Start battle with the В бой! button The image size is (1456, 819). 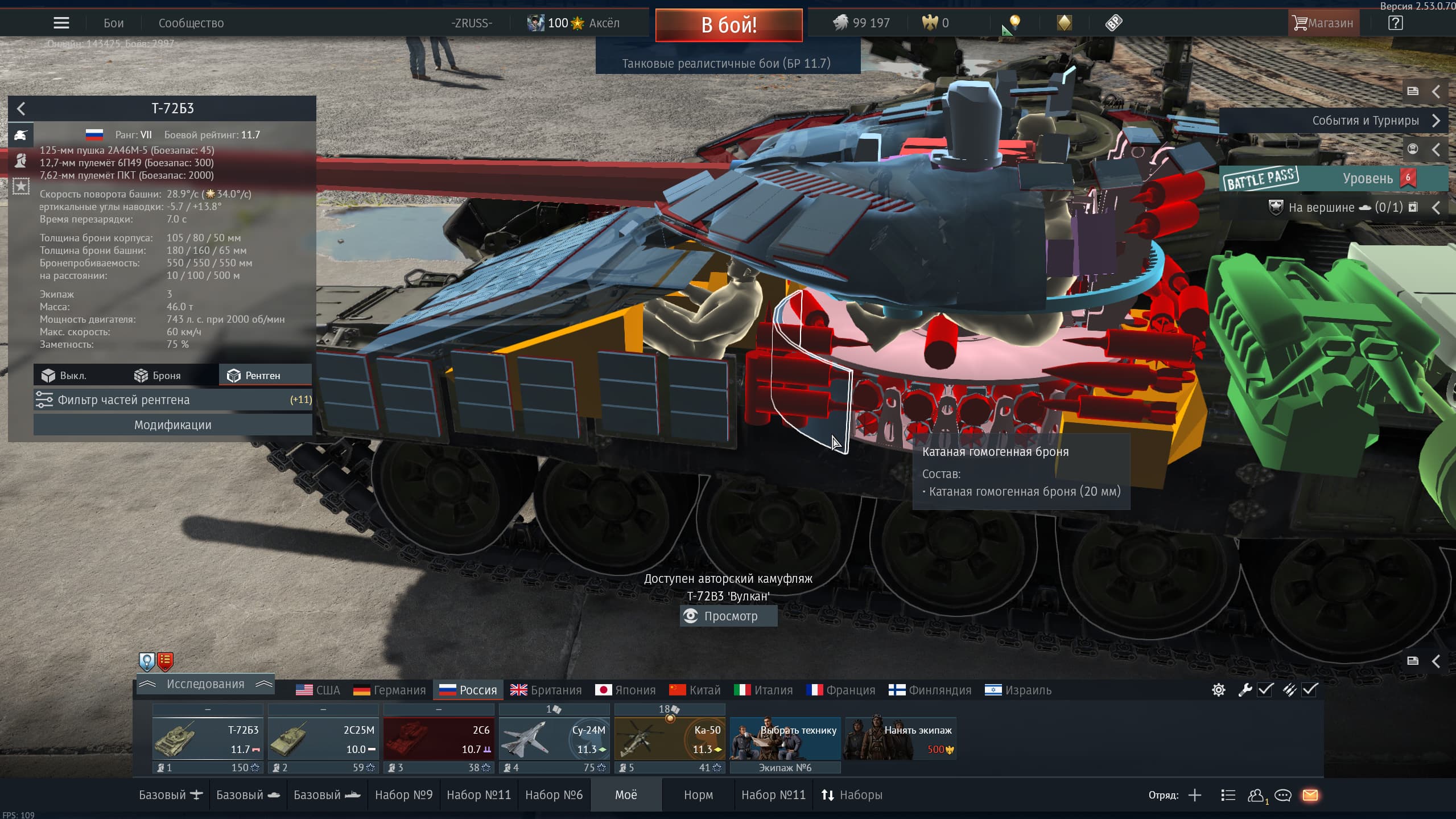click(728, 25)
